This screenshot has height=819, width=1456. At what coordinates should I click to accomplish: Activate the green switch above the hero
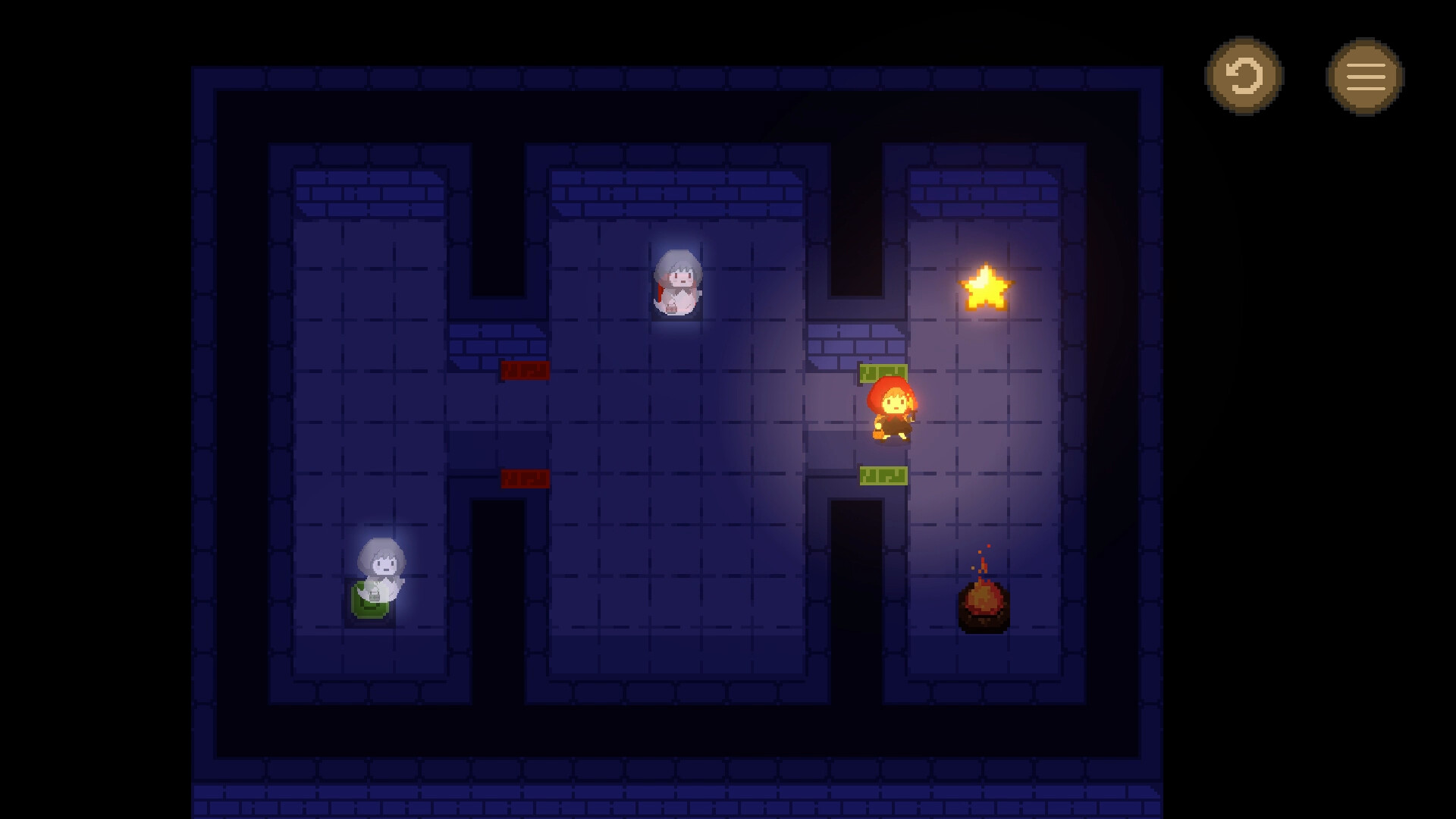point(882,372)
